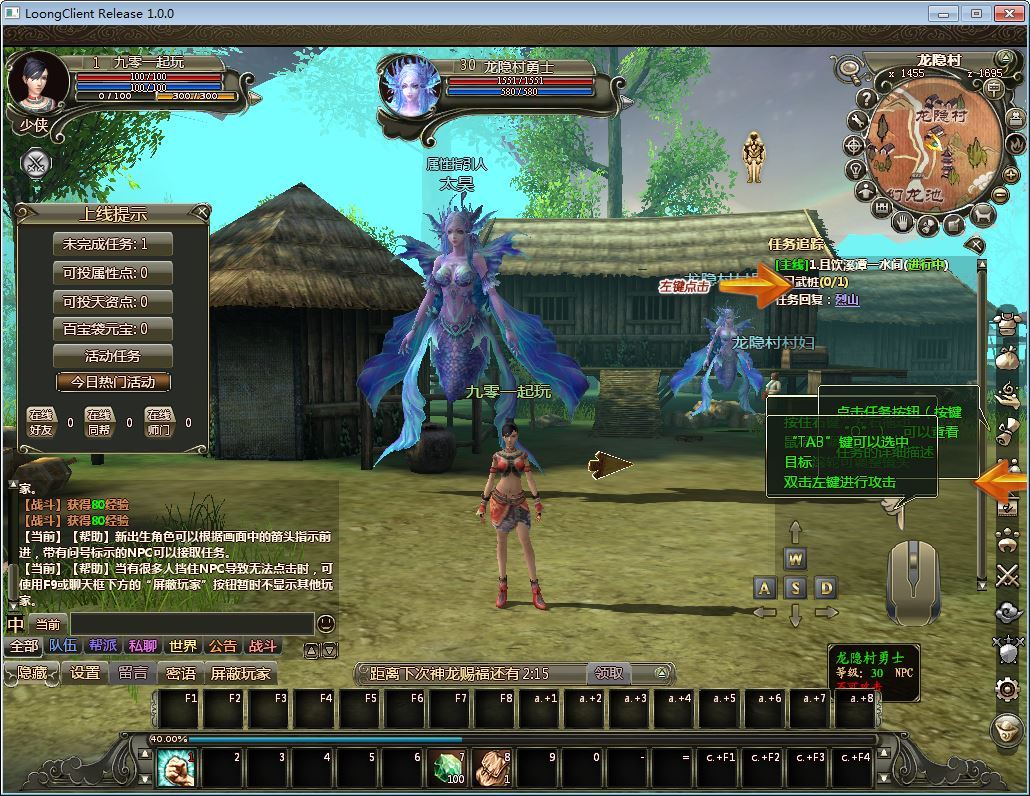Activate the fist skill in hotbar slot 1

click(175, 768)
